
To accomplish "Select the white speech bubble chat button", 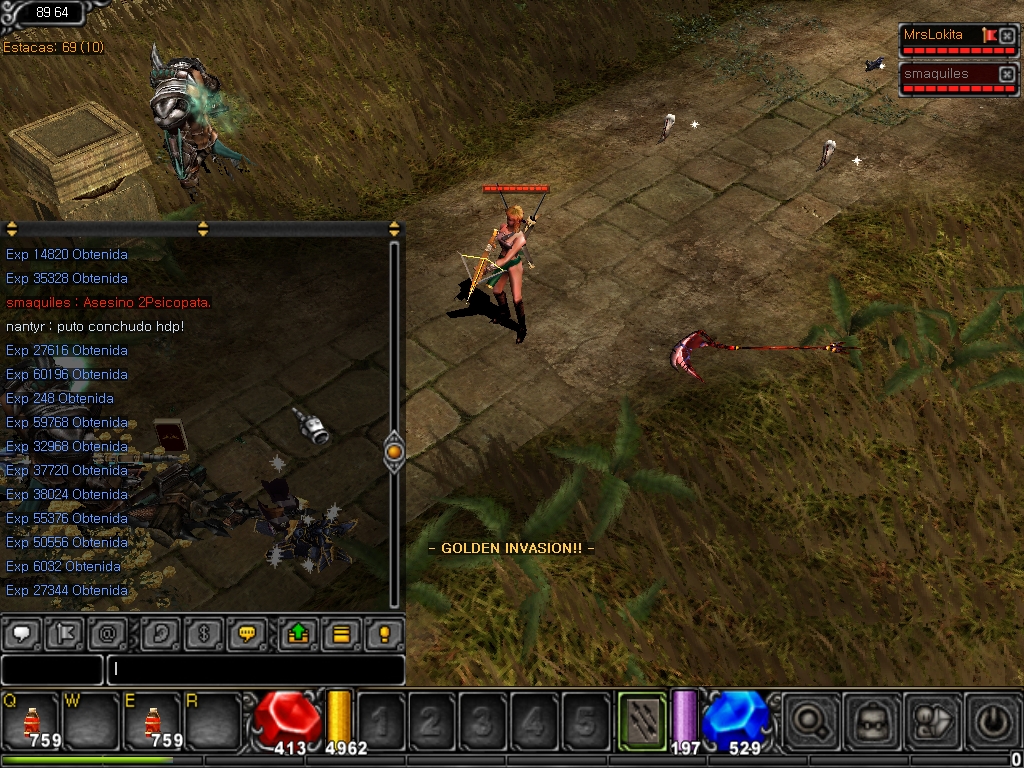I will click(23, 634).
